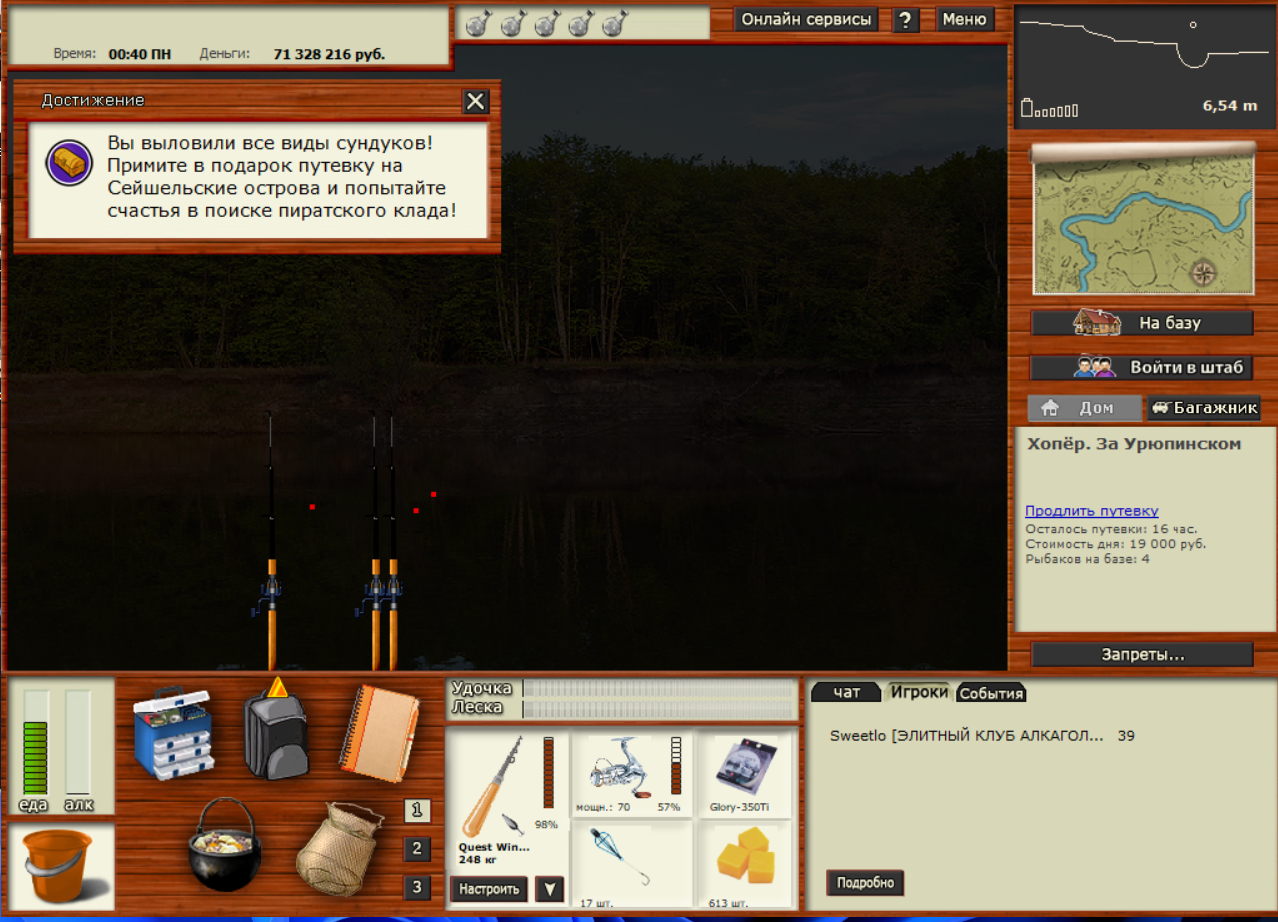Open the Онлайн сервисы menu
Image resolution: width=1278 pixels, height=922 pixels.
coord(806,19)
